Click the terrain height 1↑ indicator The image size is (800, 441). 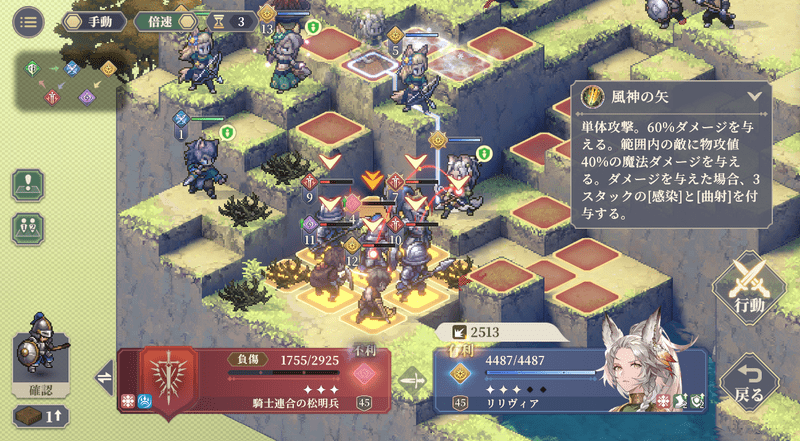(39, 415)
